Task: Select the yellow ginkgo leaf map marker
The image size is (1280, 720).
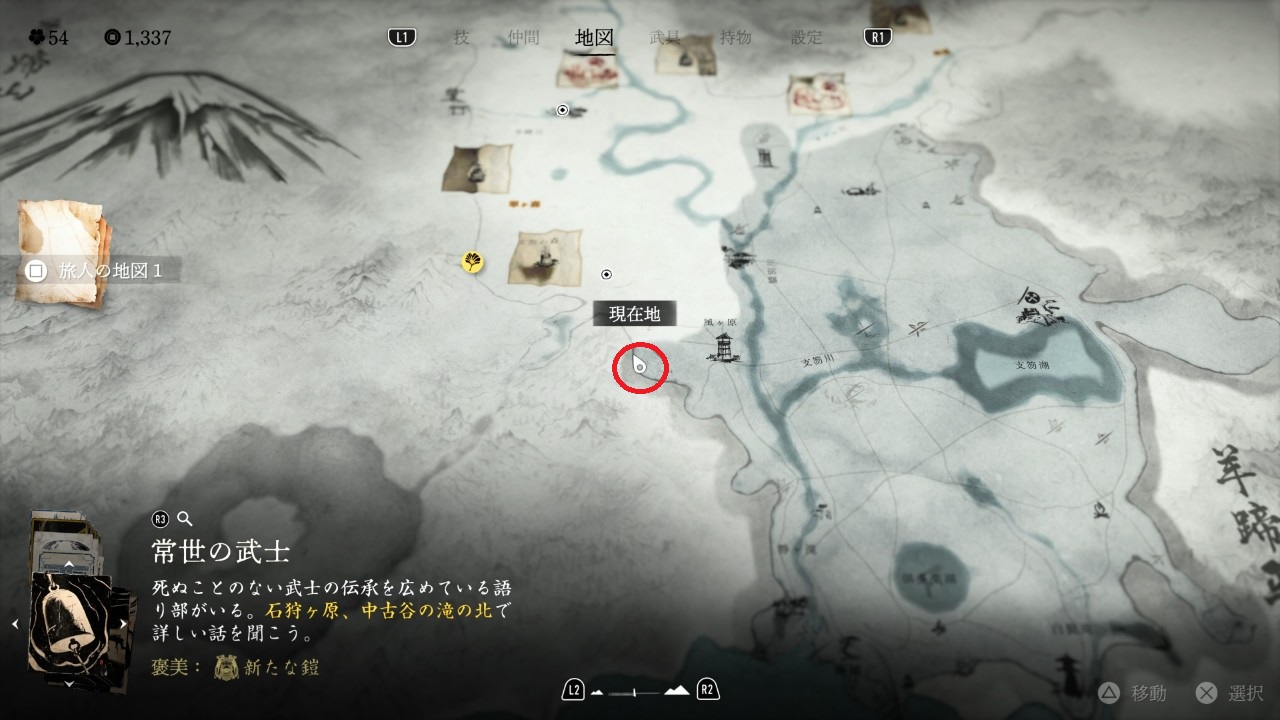Action: click(472, 262)
